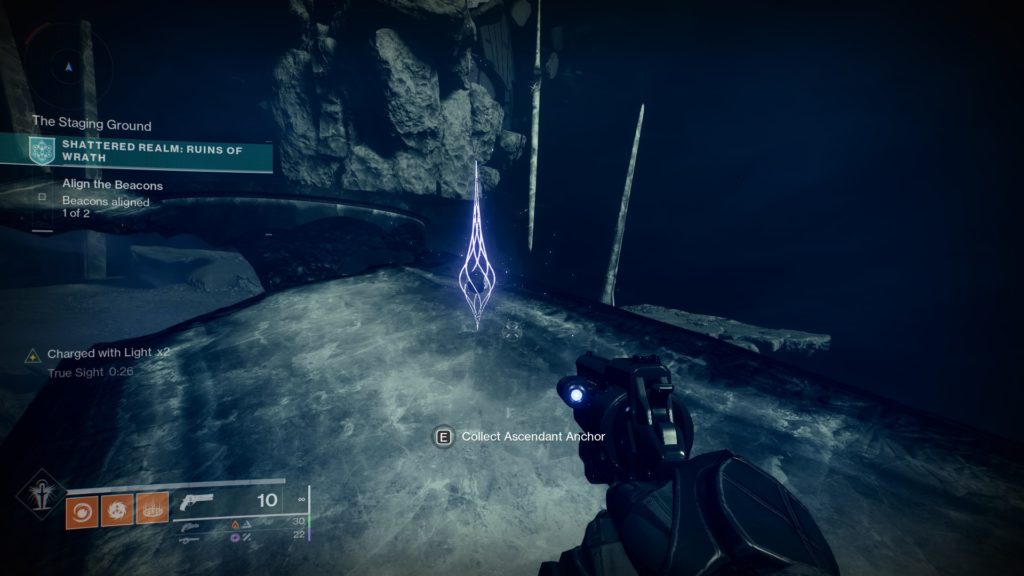Switch to the third weapon silhouette
Viewport: 1024px width, 576px height.
point(190,538)
